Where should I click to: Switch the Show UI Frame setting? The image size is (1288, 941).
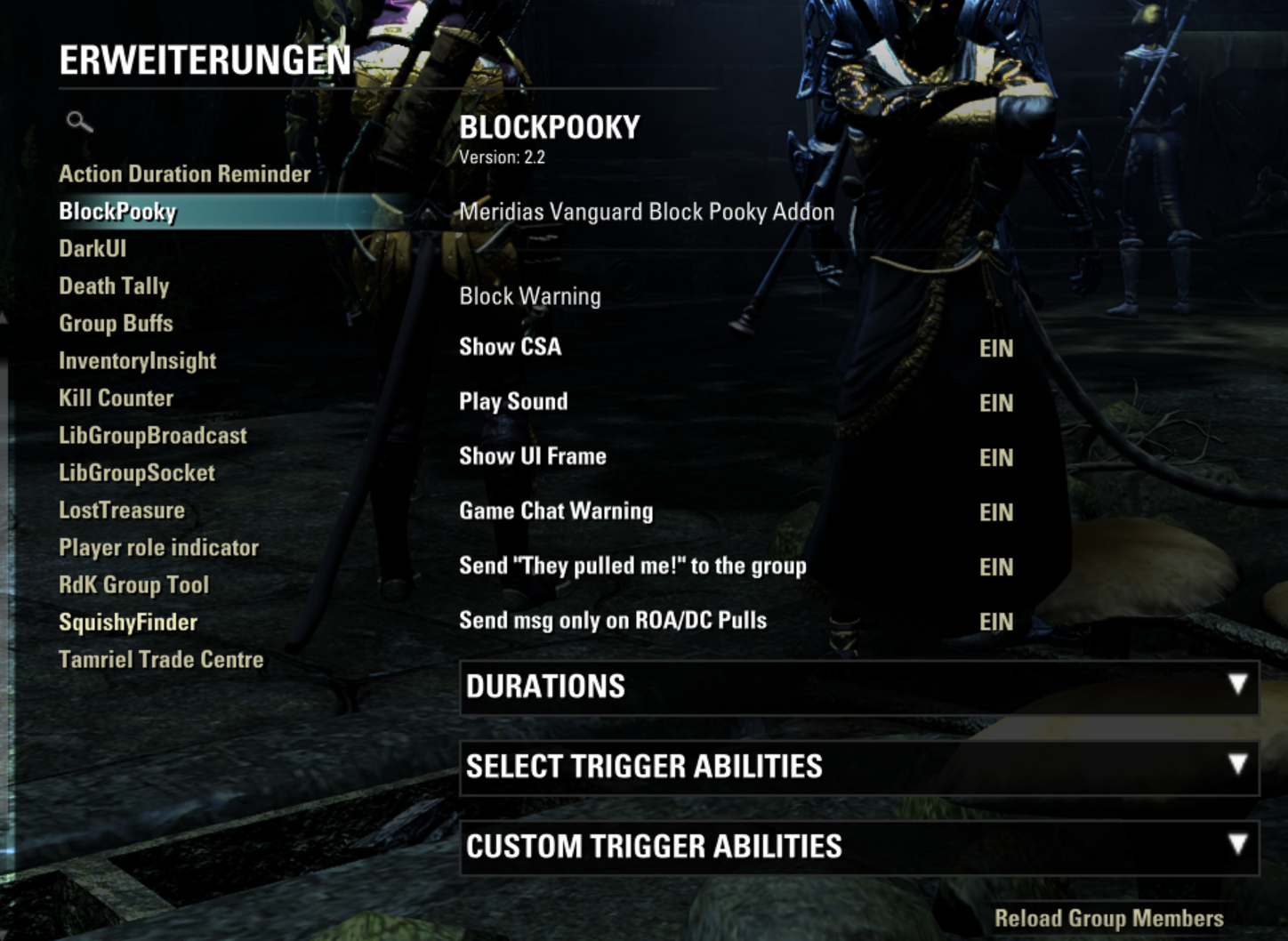click(995, 458)
